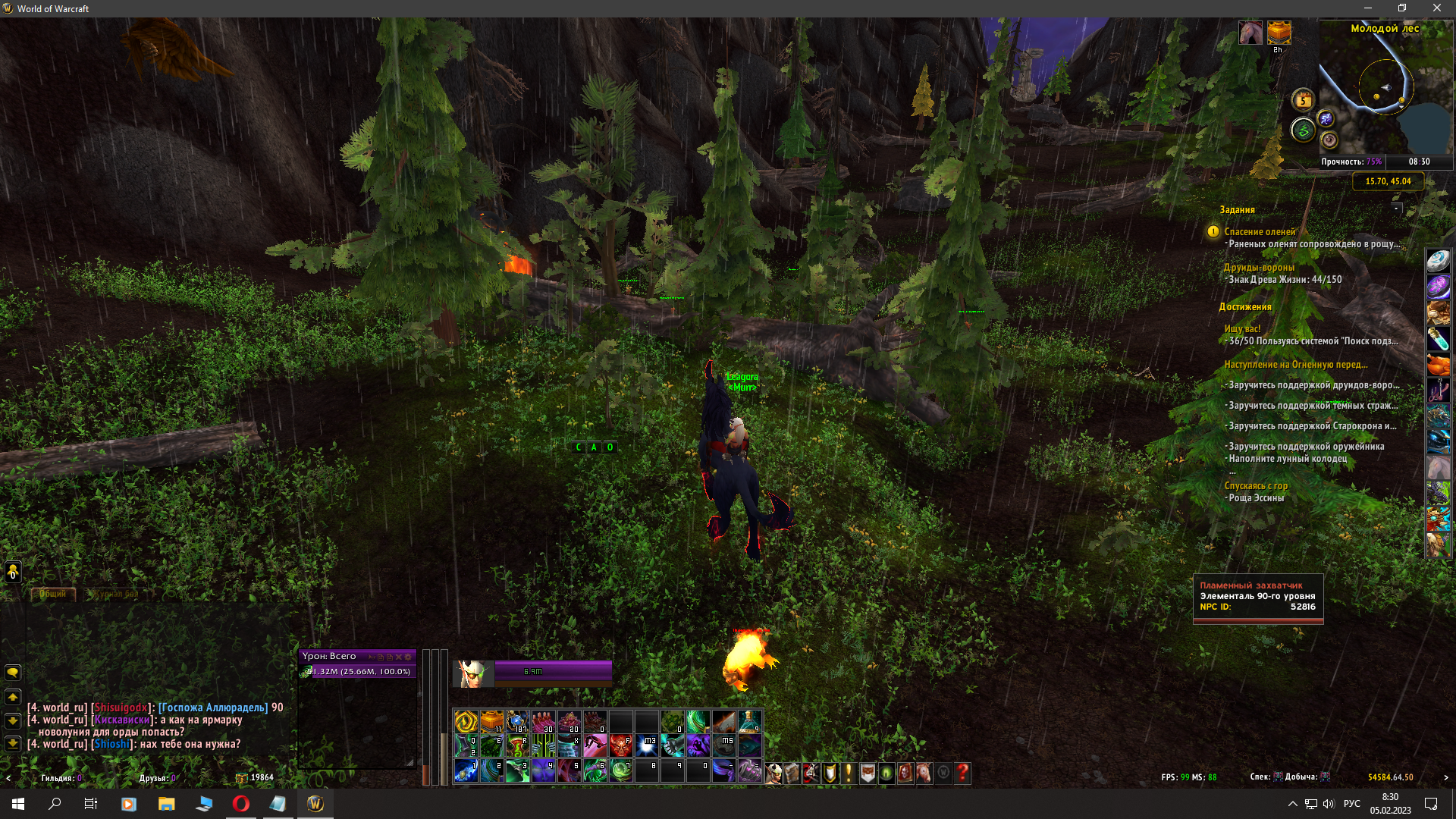This screenshot has height=819, width=1456.
Task: Open the character info micro button
Action: 773,773
